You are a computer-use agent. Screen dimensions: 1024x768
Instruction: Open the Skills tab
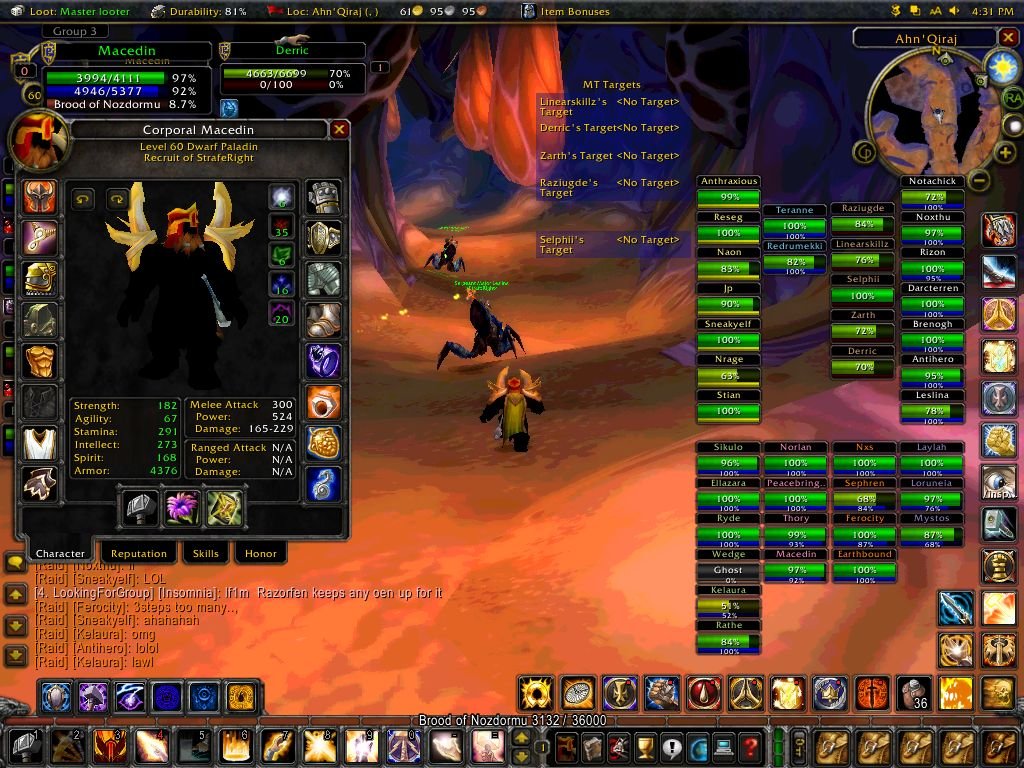point(205,553)
